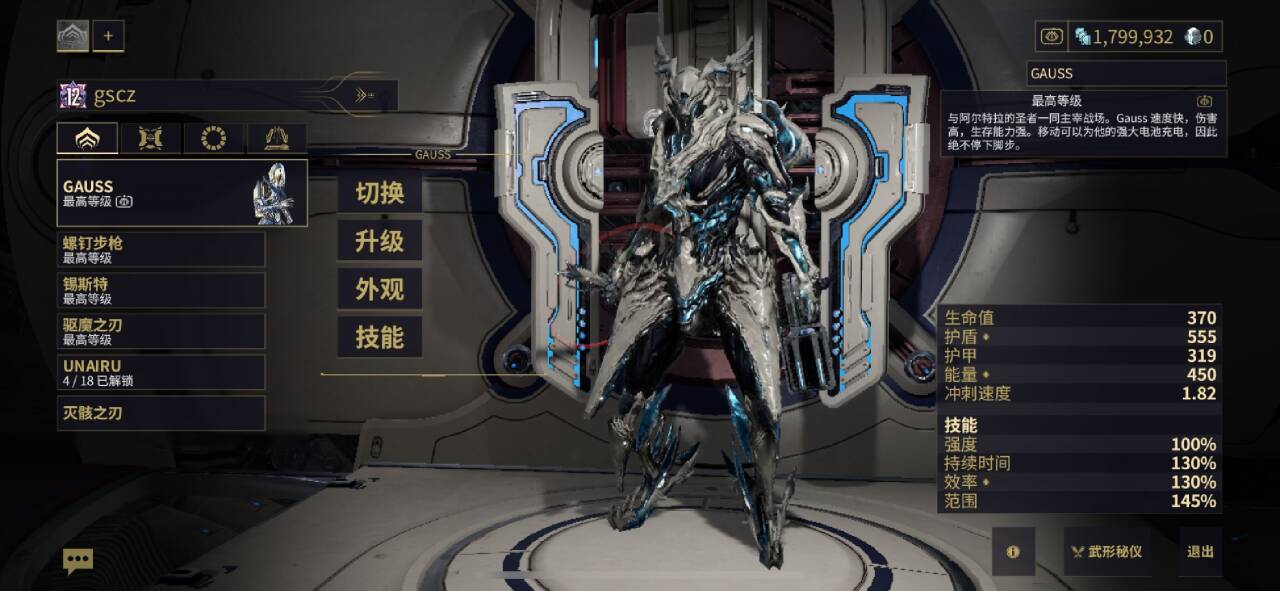The image size is (1280, 591).
Task: Switch to the Warframe loadout tab
Action: tap(87, 138)
